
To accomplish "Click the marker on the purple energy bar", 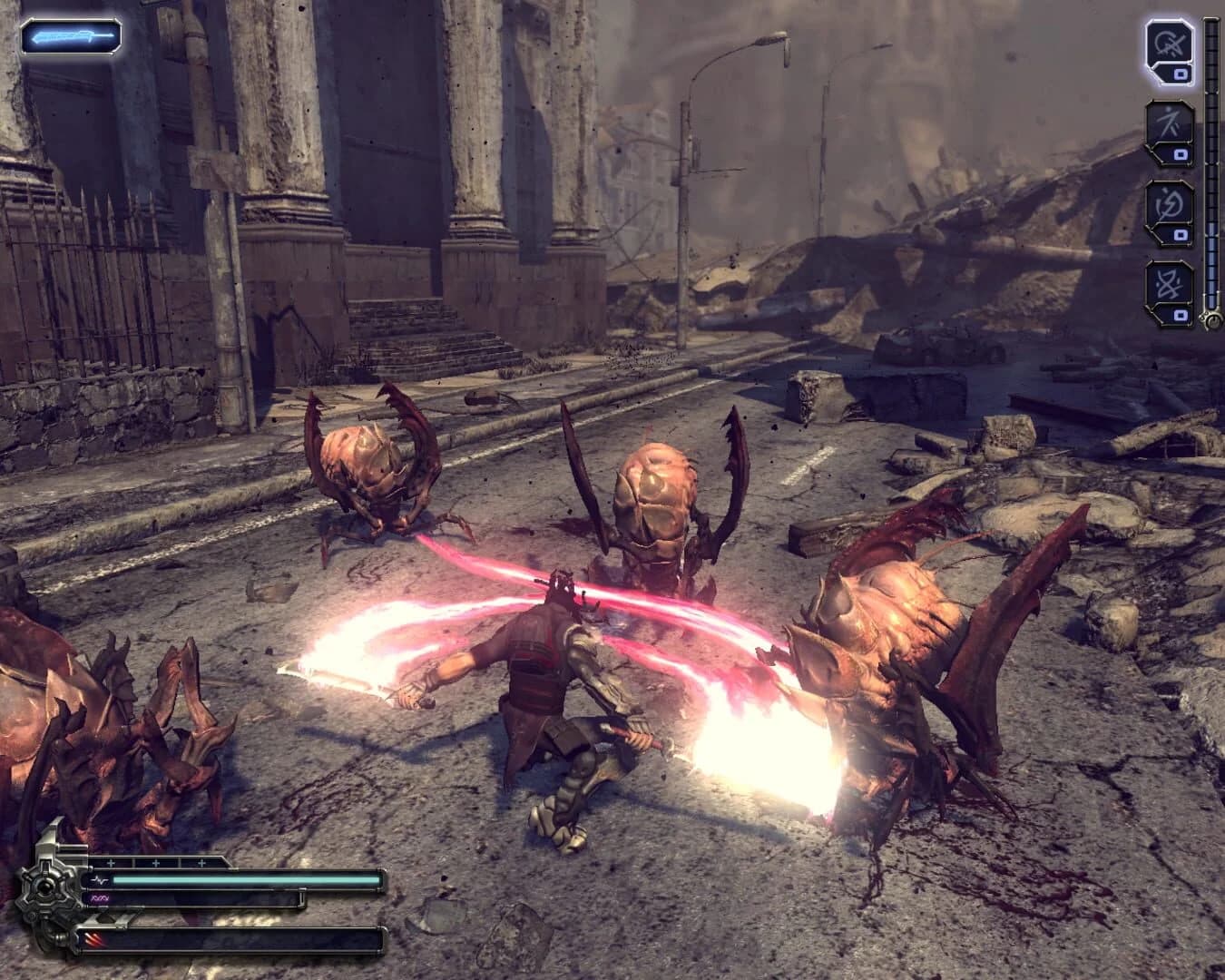I will [x=301, y=897].
